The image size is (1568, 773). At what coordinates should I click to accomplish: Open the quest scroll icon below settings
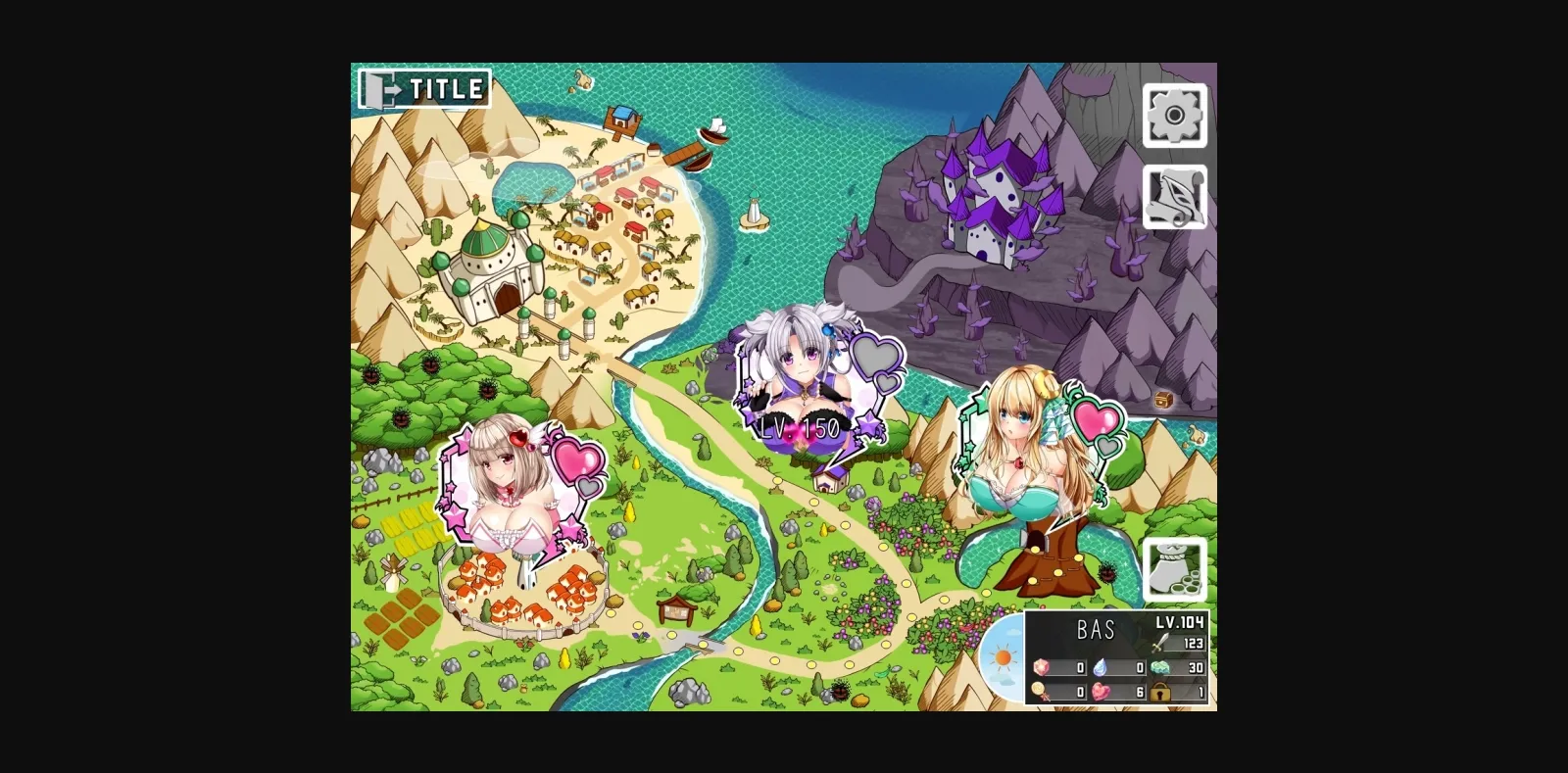(1175, 194)
